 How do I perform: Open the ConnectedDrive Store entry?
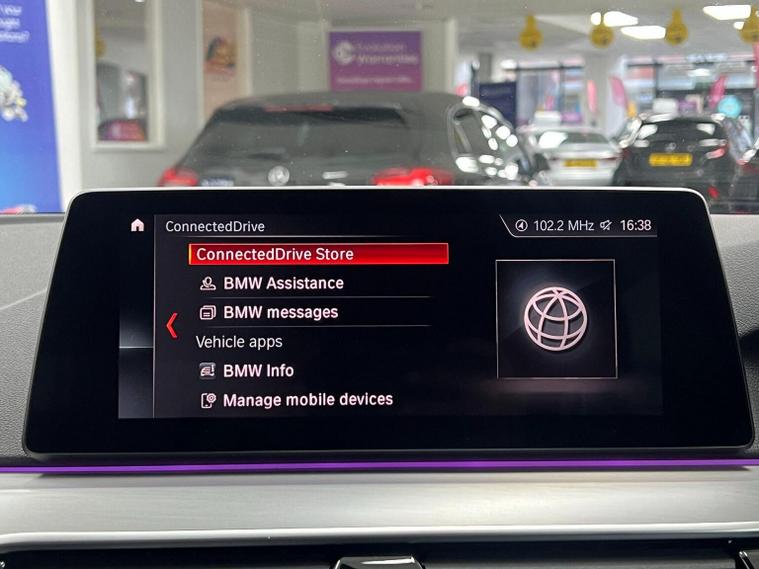click(x=317, y=254)
